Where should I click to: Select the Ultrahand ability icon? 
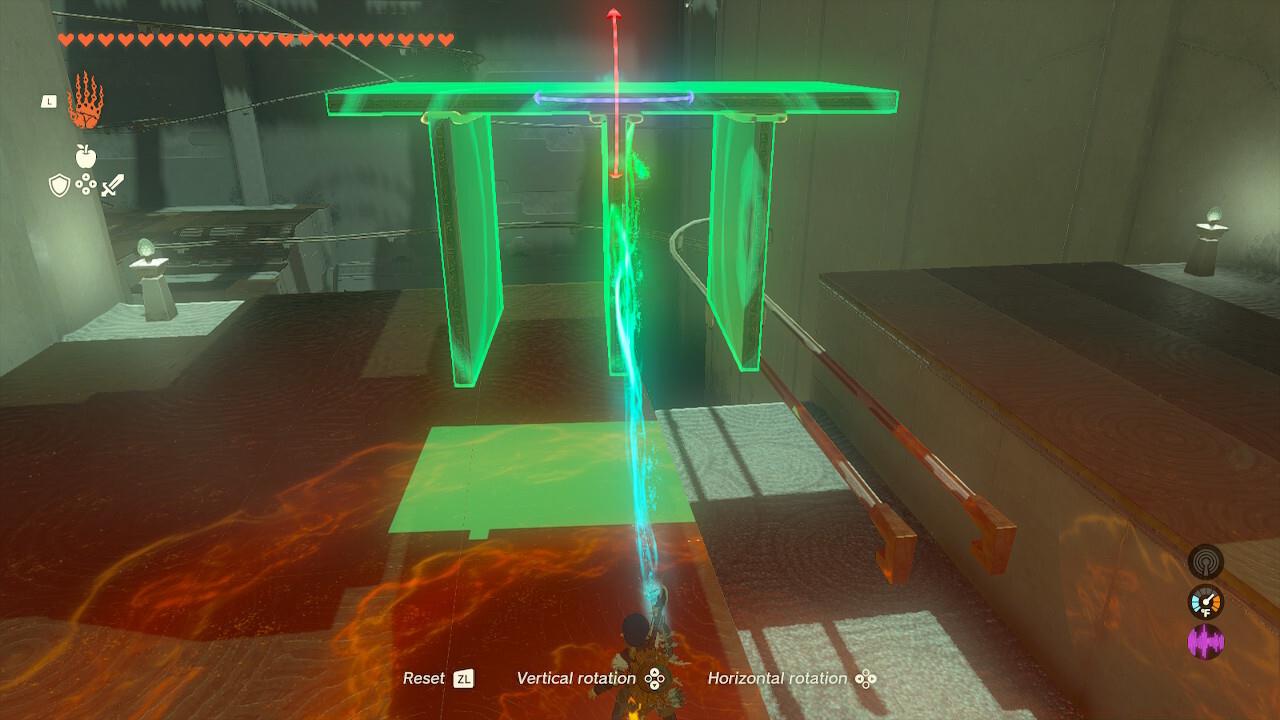(85, 103)
